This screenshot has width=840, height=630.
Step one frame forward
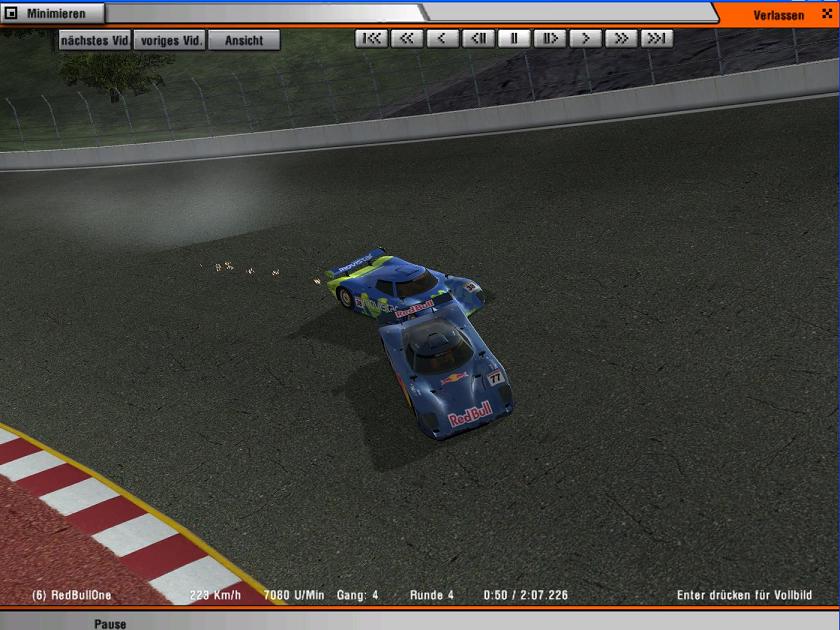[x=549, y=39]
